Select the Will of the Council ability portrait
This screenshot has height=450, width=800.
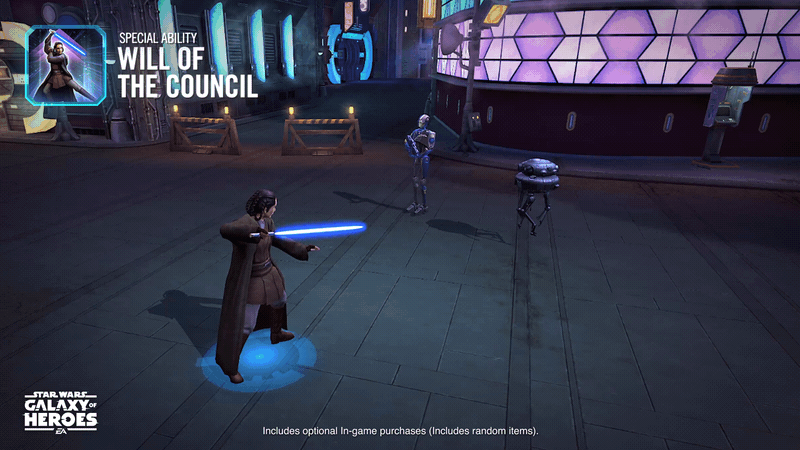coord(66,64)
